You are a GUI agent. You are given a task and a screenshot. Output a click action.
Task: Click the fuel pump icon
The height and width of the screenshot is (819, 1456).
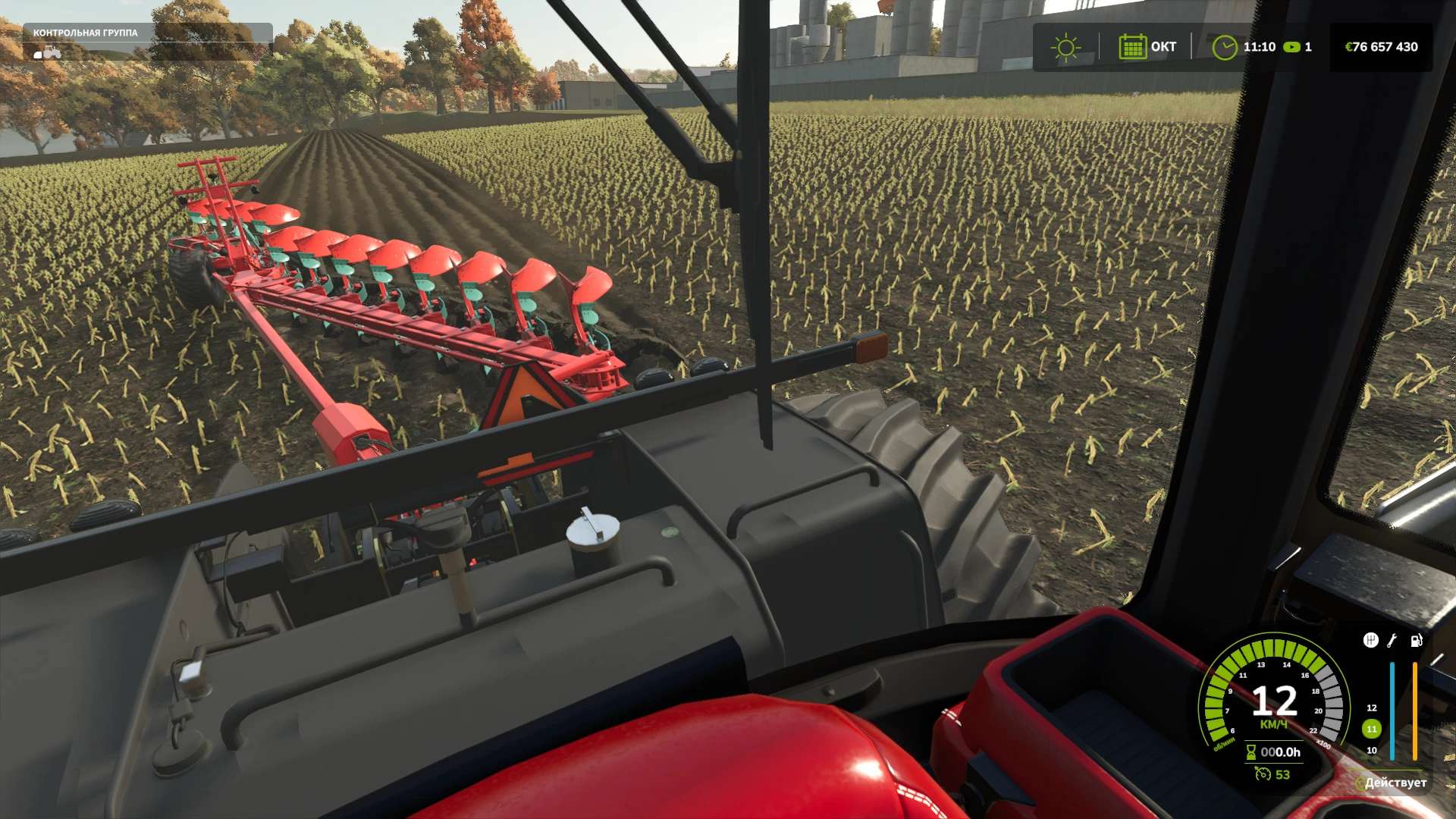pyautogui.click(x=1416, y=641)
